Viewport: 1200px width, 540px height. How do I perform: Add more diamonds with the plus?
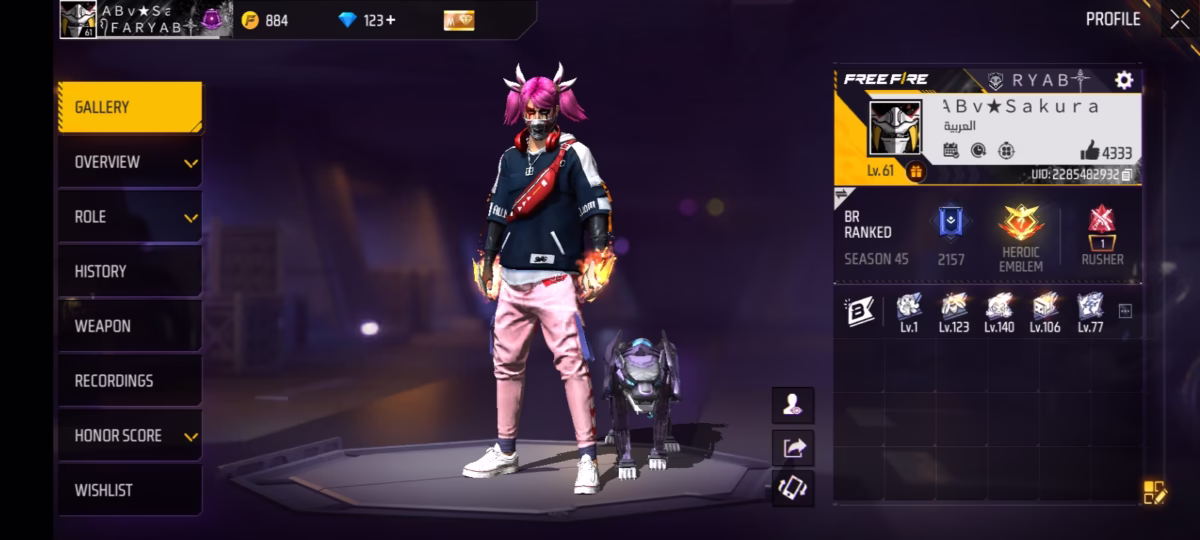click(390, 20)
